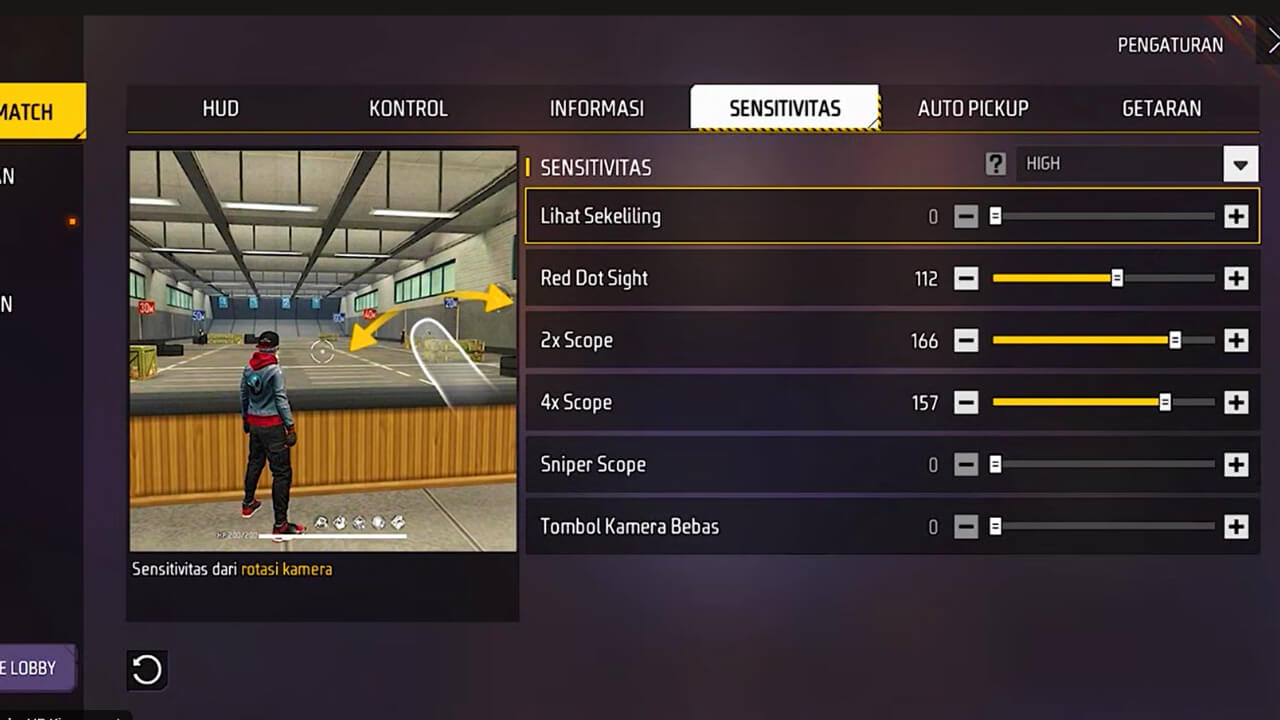Switch to the HUD tab
Image resolution: width=1280 pixels, height=720 pixels.
click(220, 109)
